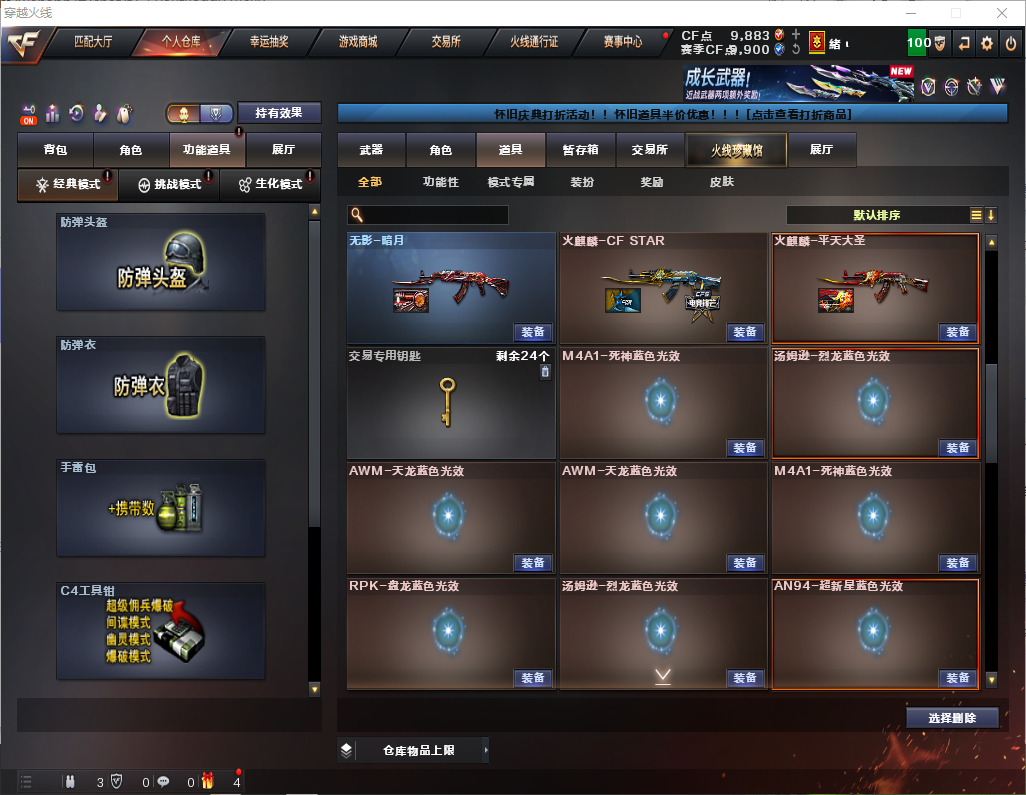The width and height of the screenshot is (1026, 795).
Task: Switch to the 火线珍藏馆 collection tab
Action: point(735,150)
